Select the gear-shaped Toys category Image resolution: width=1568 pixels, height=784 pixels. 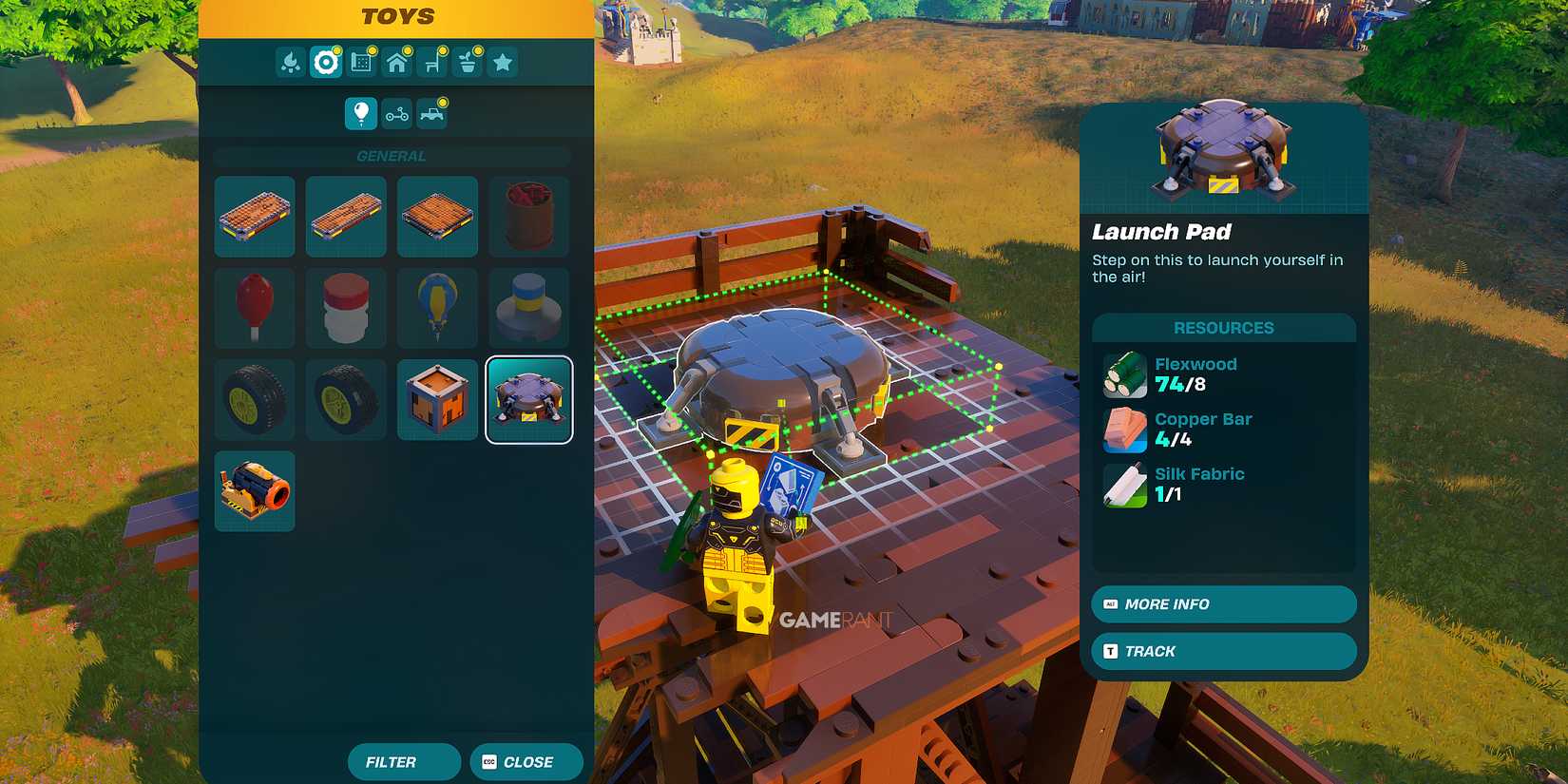(x=324, y=62)
